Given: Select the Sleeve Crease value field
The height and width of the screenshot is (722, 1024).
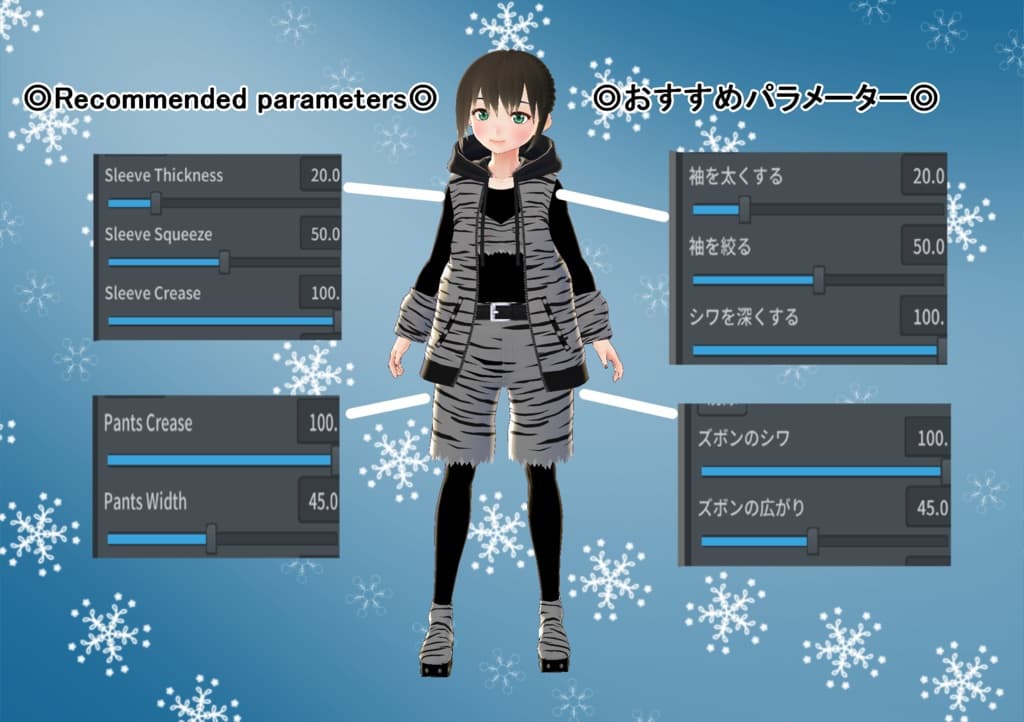Looking at the screenshot, I should coord(322,294).
